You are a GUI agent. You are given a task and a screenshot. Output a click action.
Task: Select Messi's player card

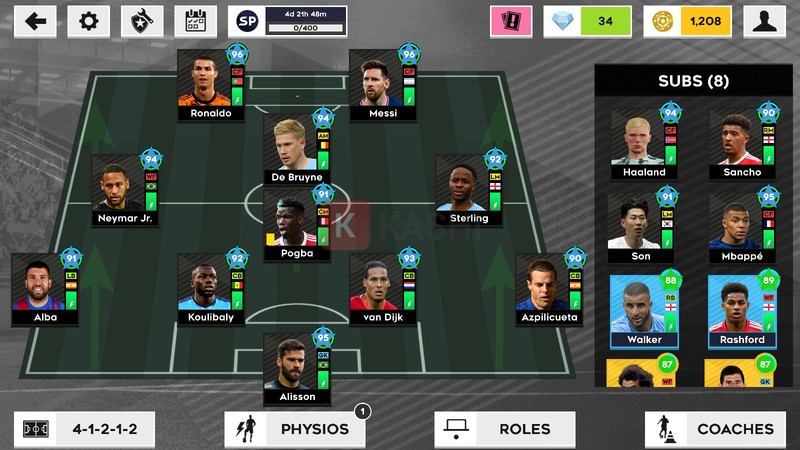pyautogui.click(x=383, y=84)
